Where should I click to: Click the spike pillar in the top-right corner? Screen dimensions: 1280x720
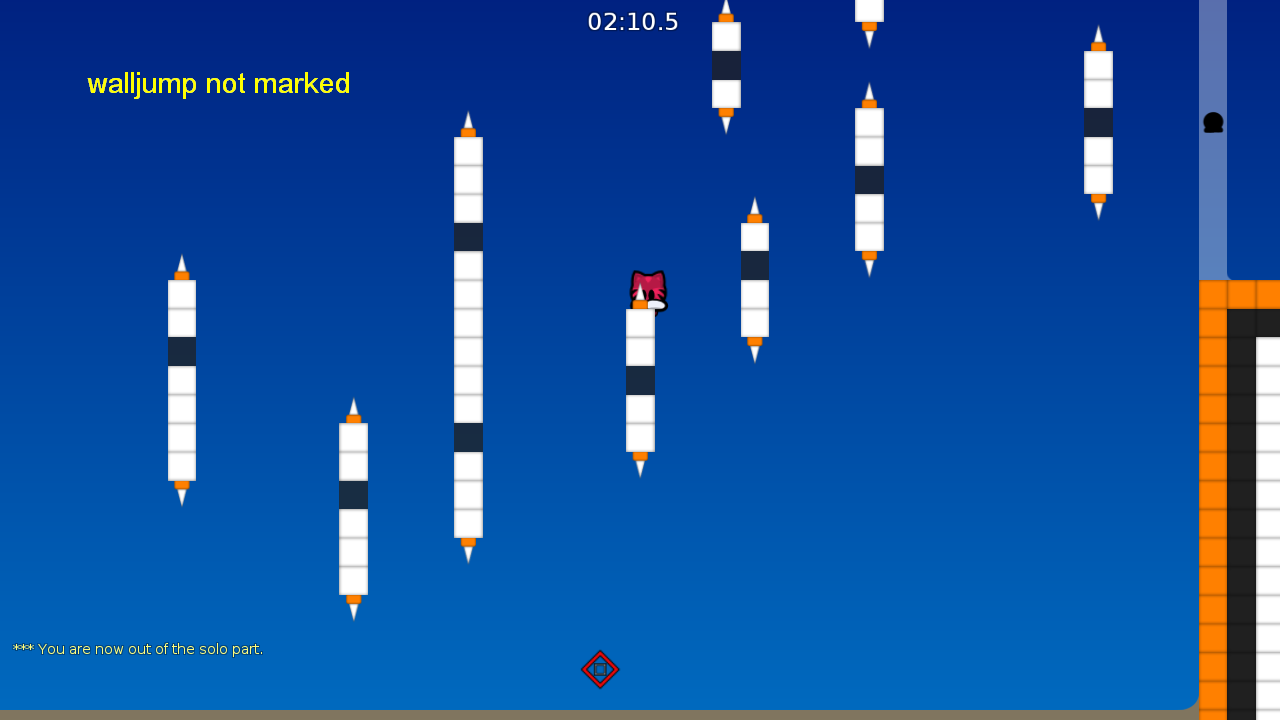[x=1098, y=120]
